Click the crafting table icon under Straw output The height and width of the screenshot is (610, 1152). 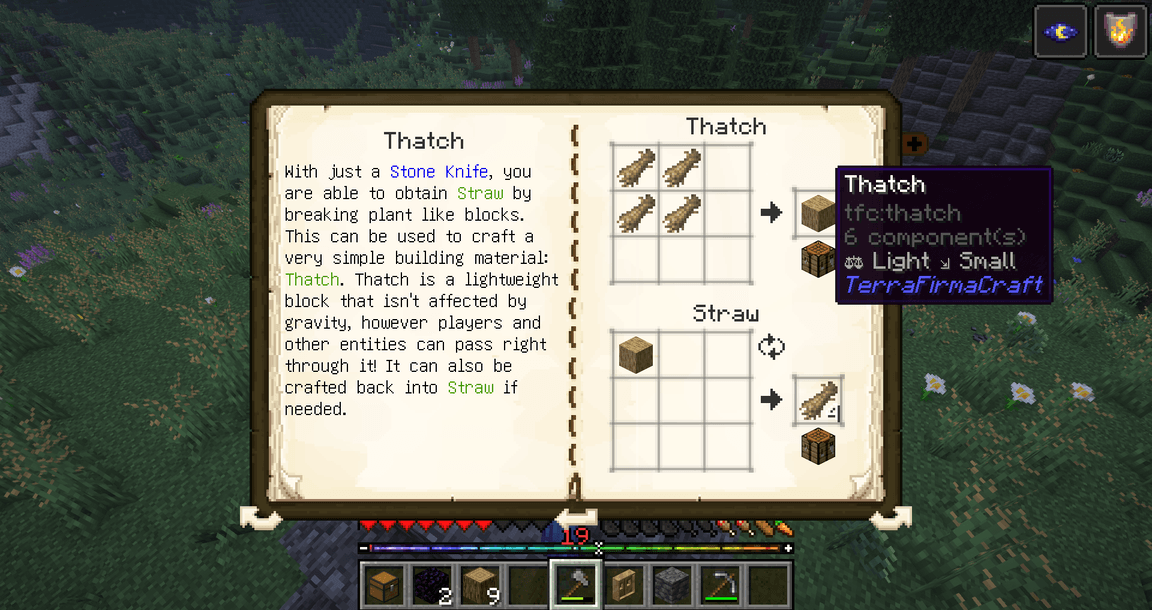[x=818, y=446]
